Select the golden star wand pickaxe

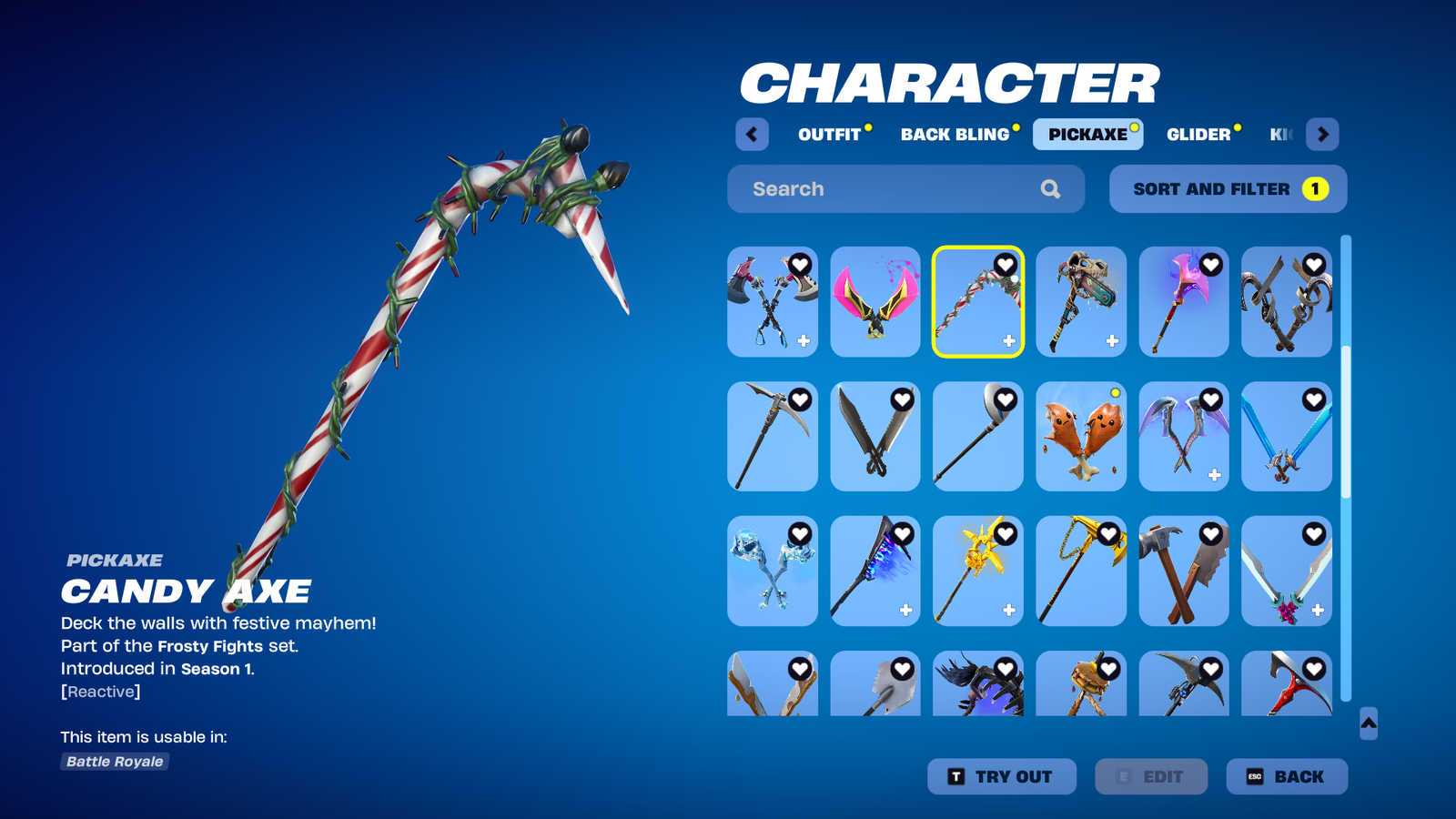pyautogui.click(x=978, y=571)
